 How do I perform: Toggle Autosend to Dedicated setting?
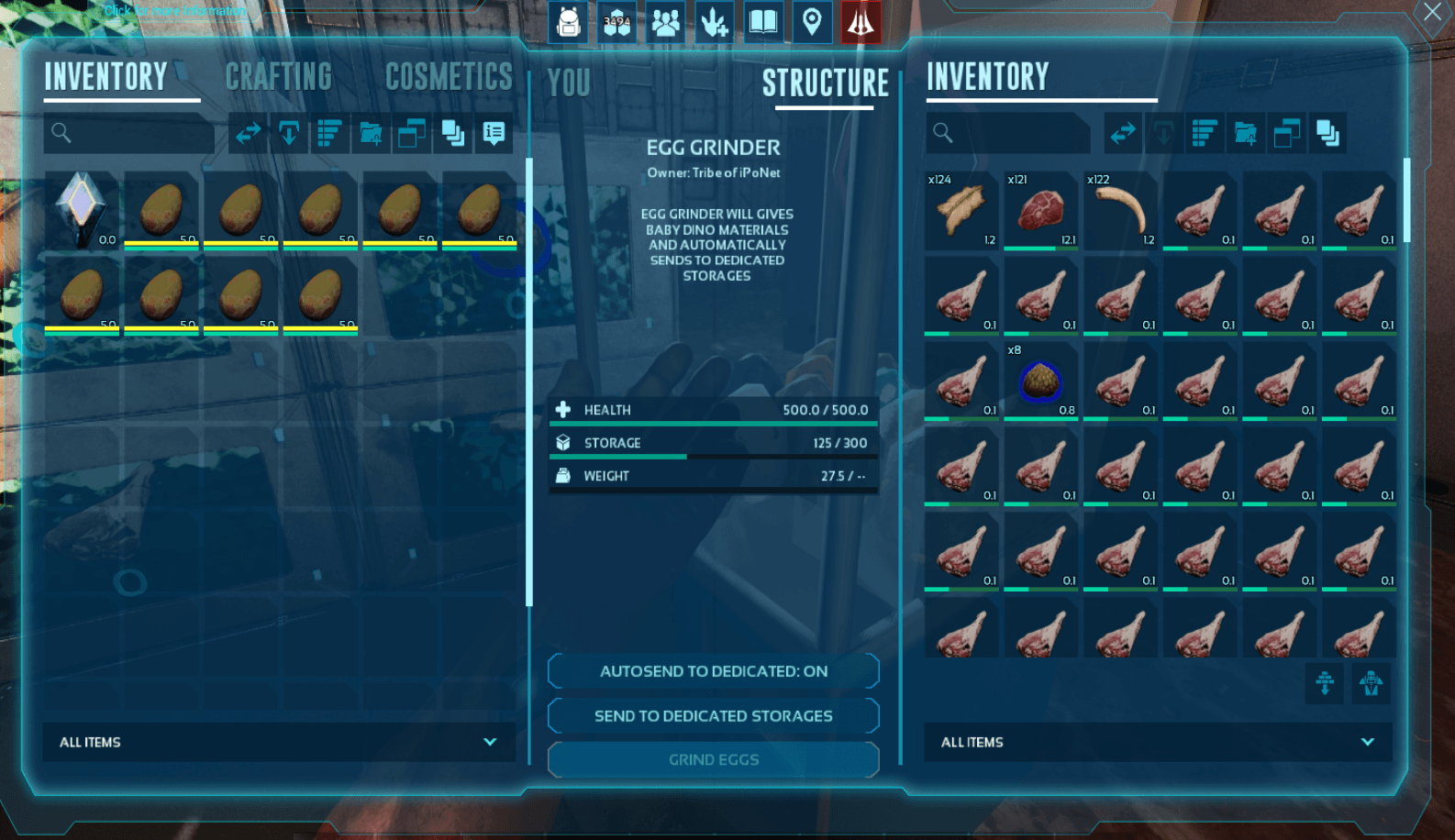[714, 671]
